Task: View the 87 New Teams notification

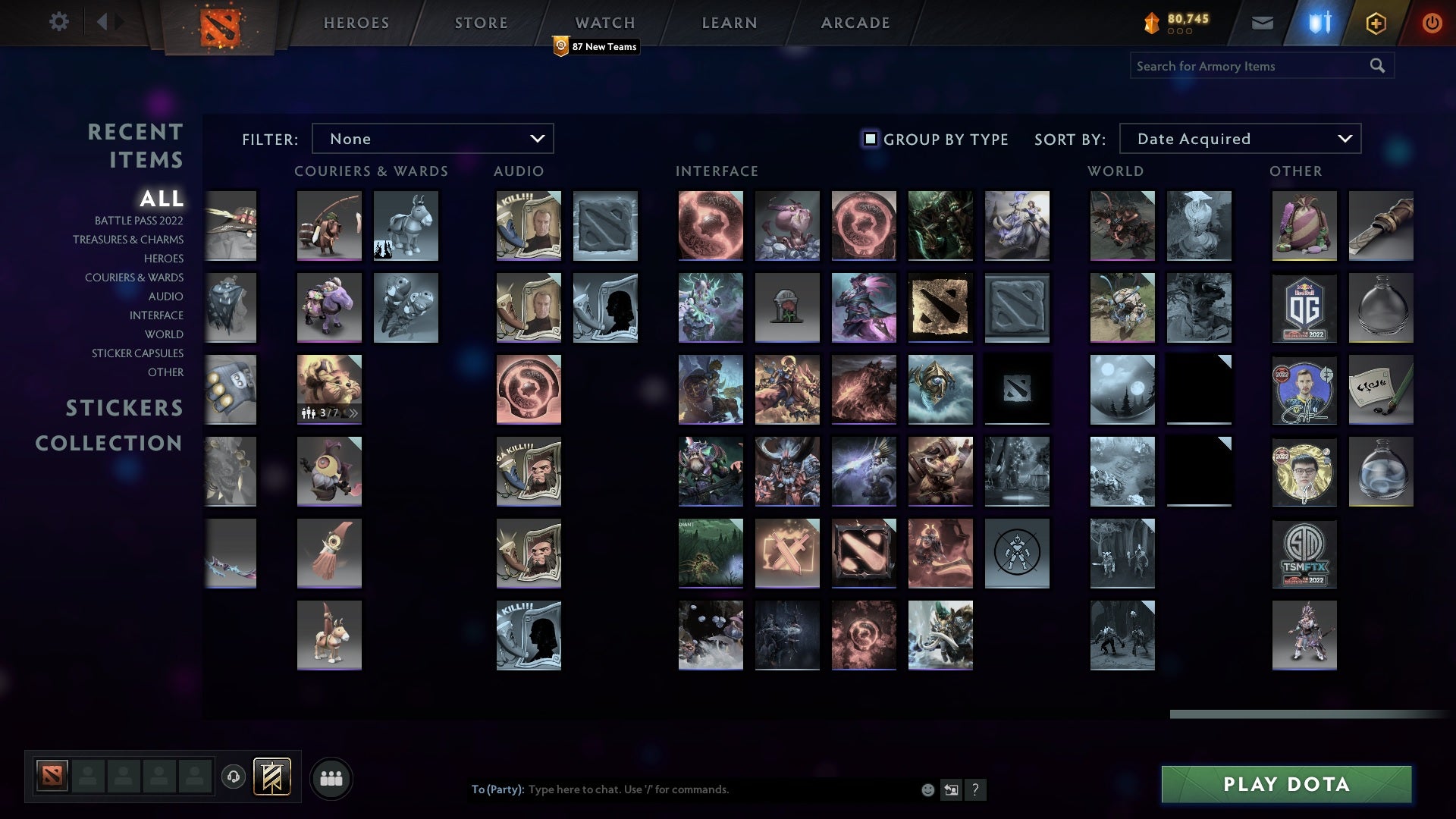Action: (x=597, y=46)
